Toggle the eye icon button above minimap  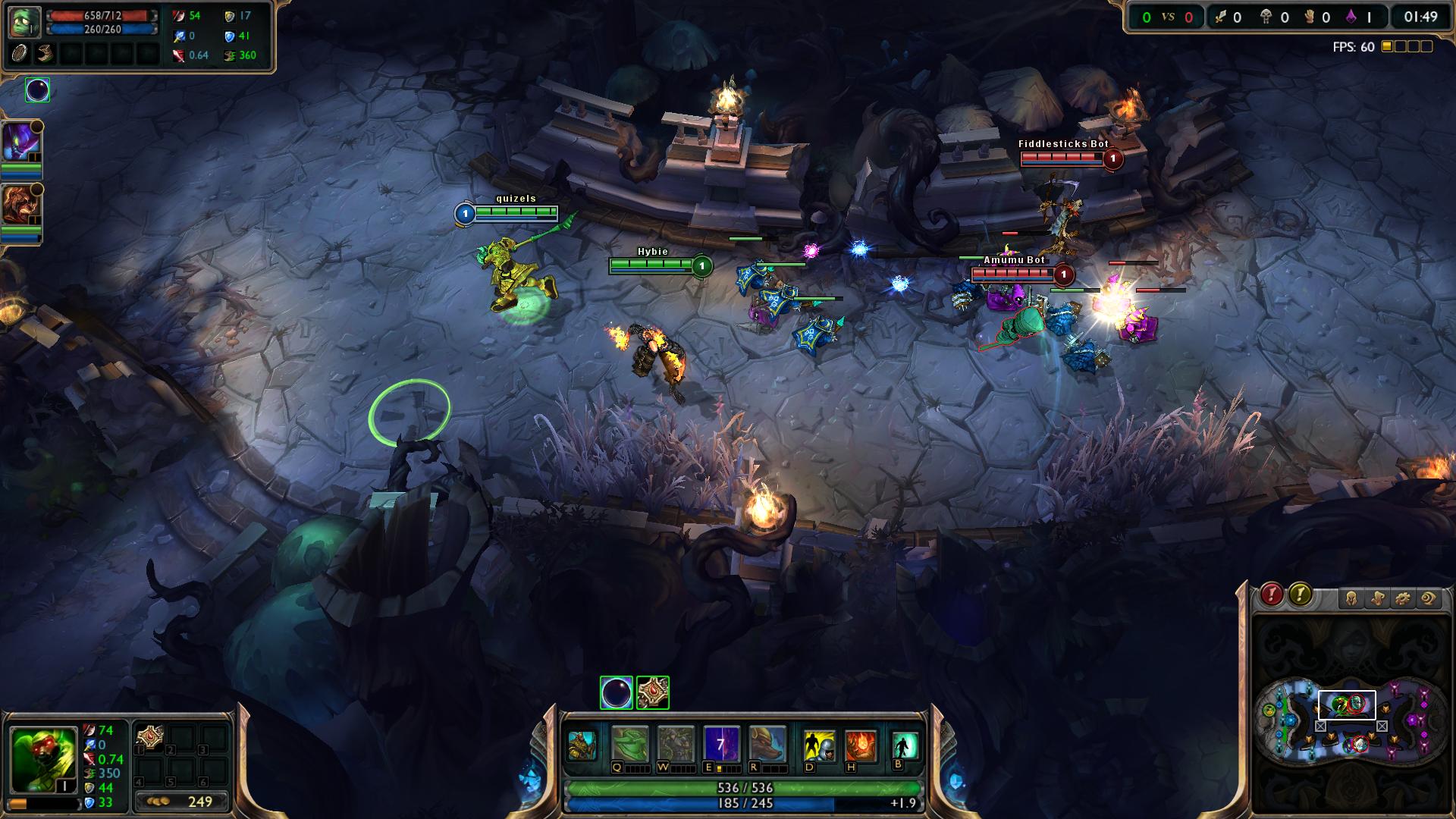(x=1428, y=599)
